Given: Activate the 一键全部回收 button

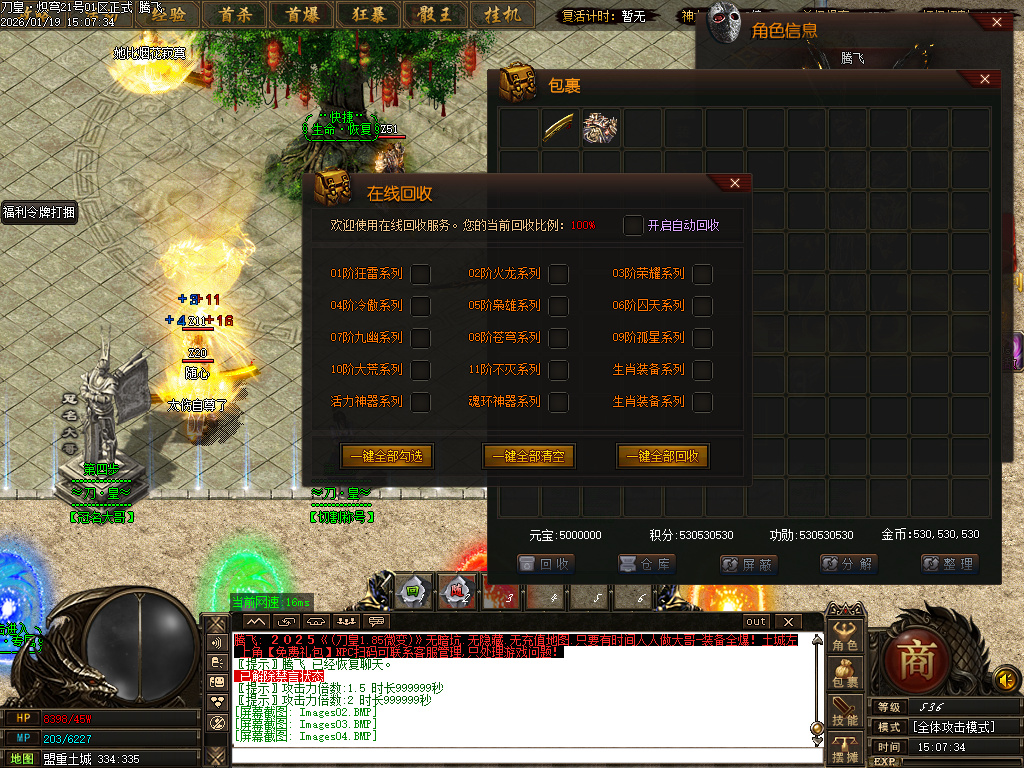Looking at the screenshot, I should [x=663, y=456].
